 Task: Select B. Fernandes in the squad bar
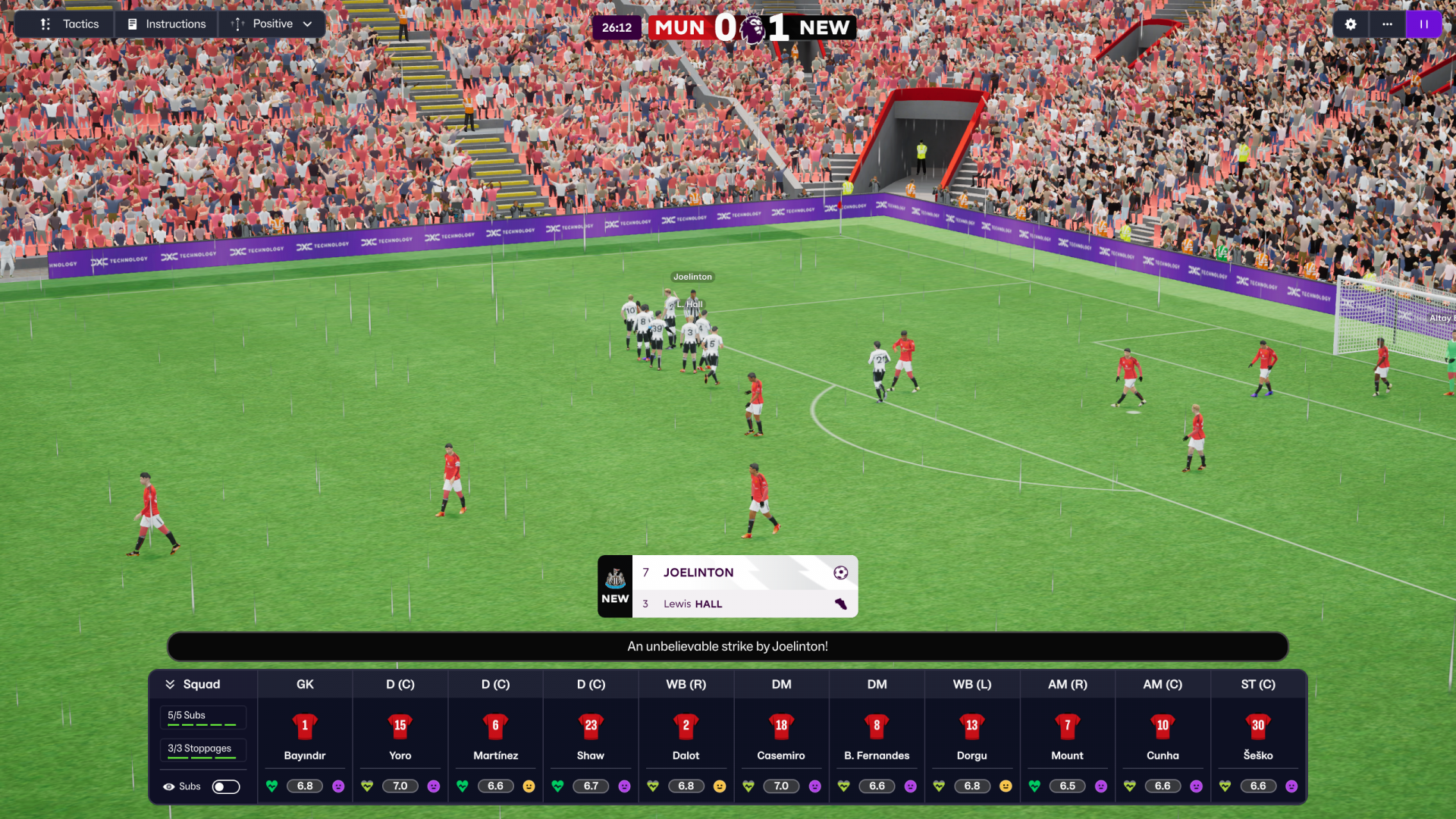[x=877, y=736]
